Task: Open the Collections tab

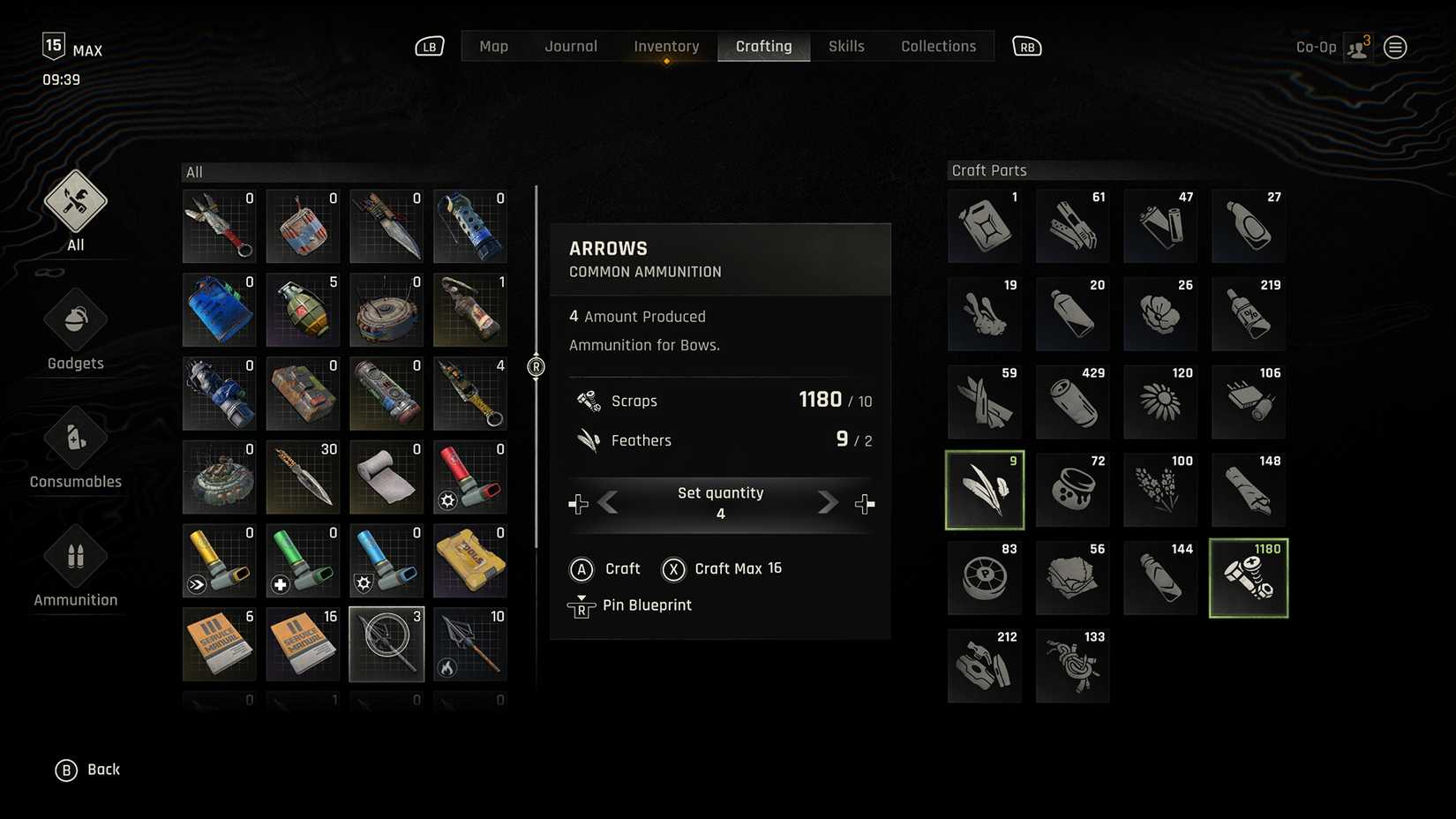Action: point(938,46)
